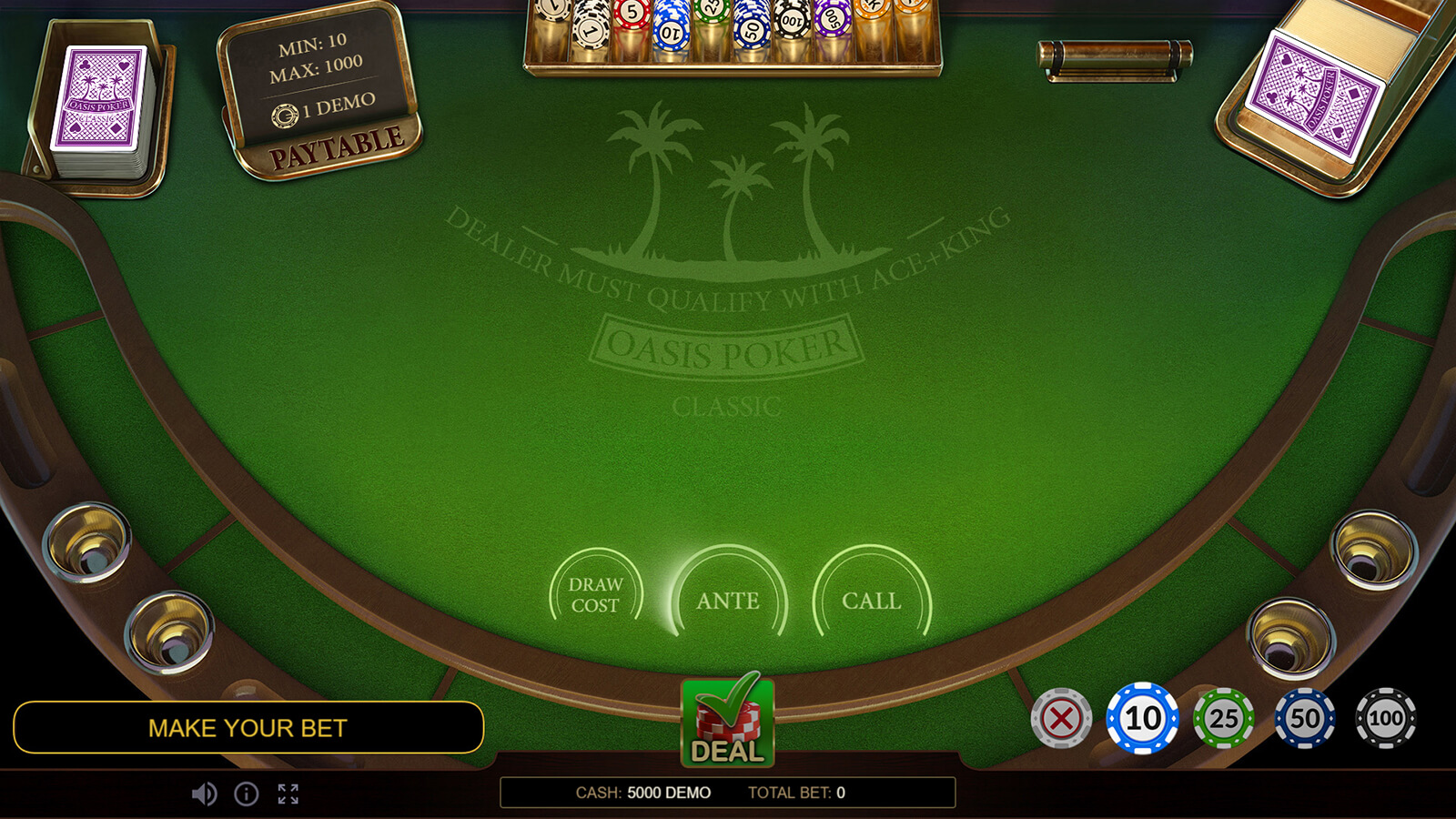Clear bets with the red X chip
This screenshot has height=819, width=1456.
coord(1061,719)
